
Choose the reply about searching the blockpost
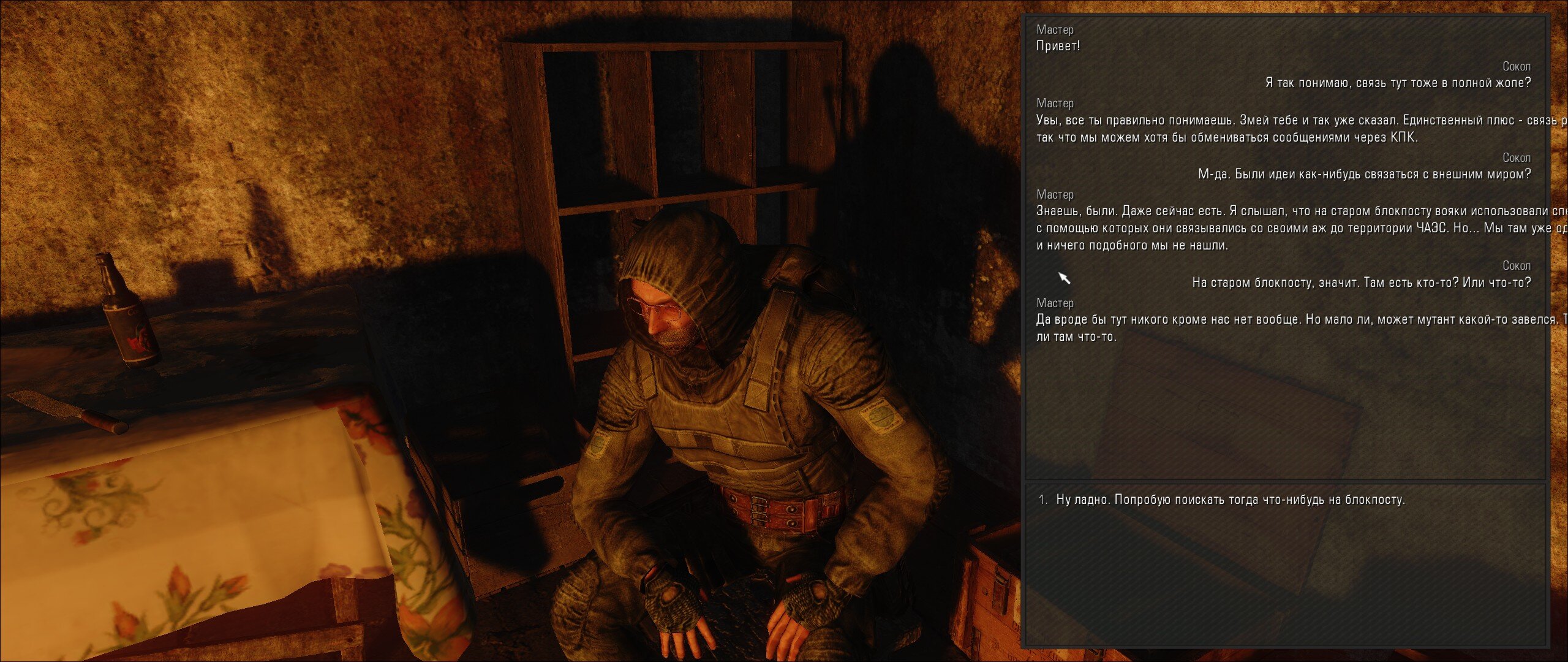point(1230,500)
